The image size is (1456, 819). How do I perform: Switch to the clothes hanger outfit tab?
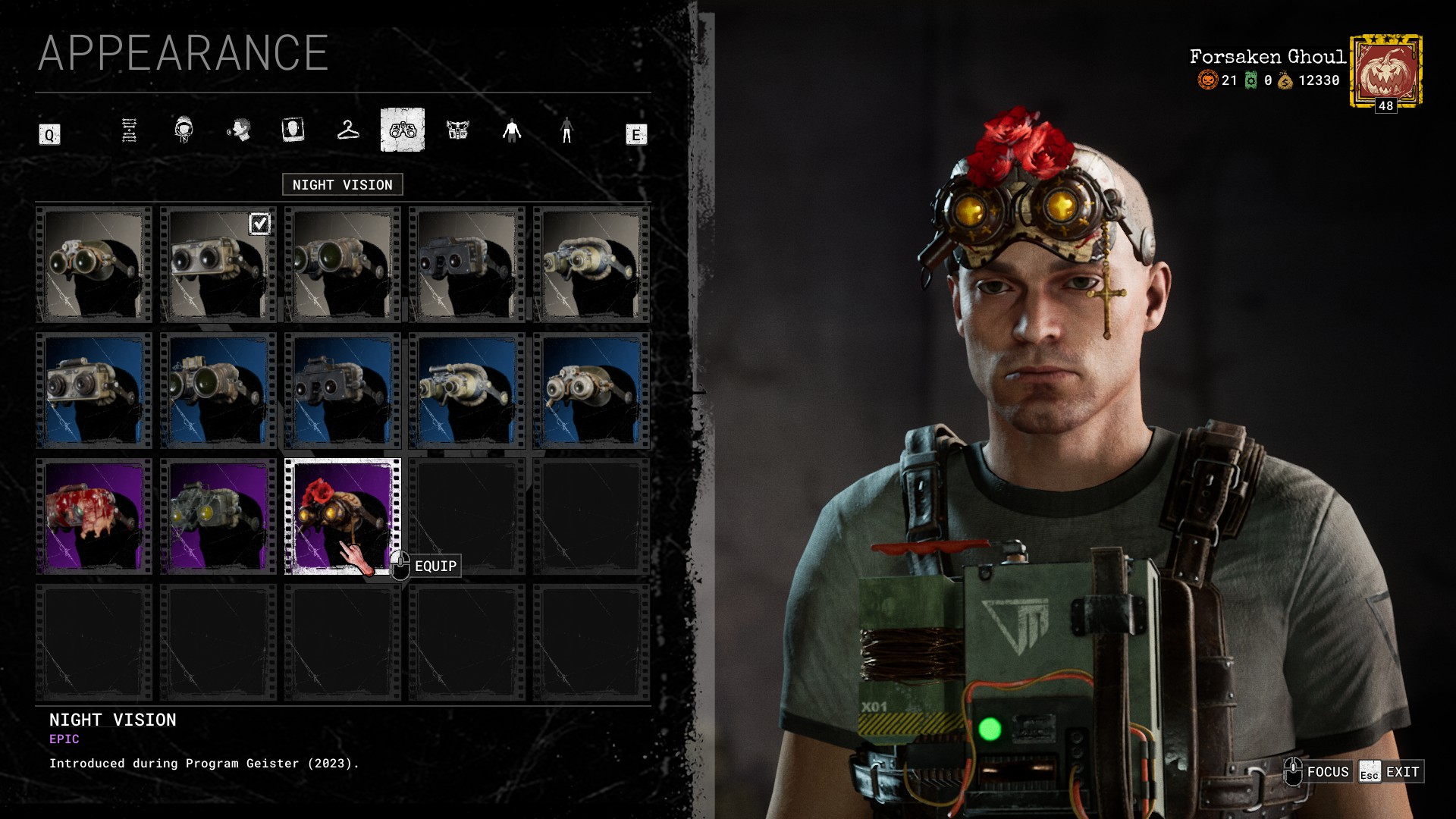point(348,130)
